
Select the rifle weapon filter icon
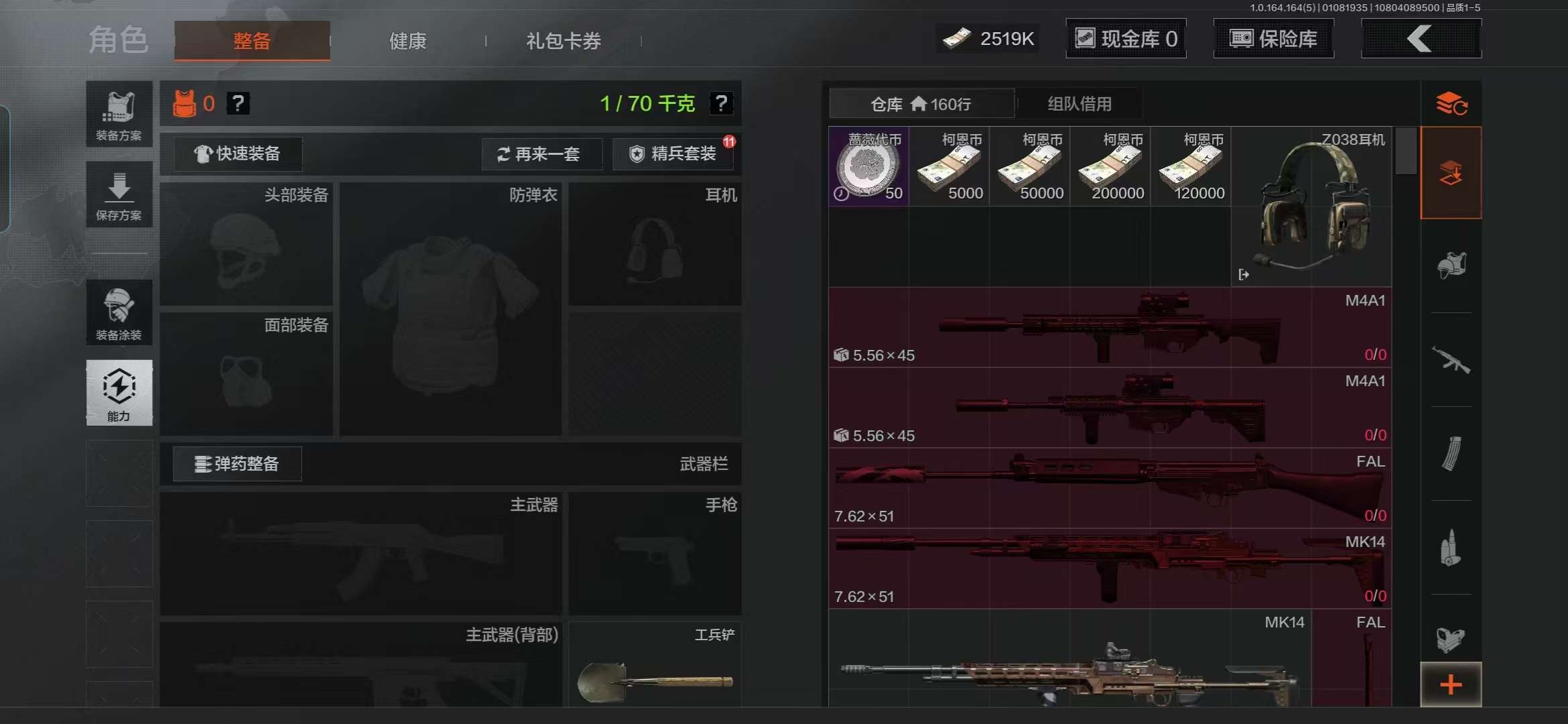[1451, 359]
